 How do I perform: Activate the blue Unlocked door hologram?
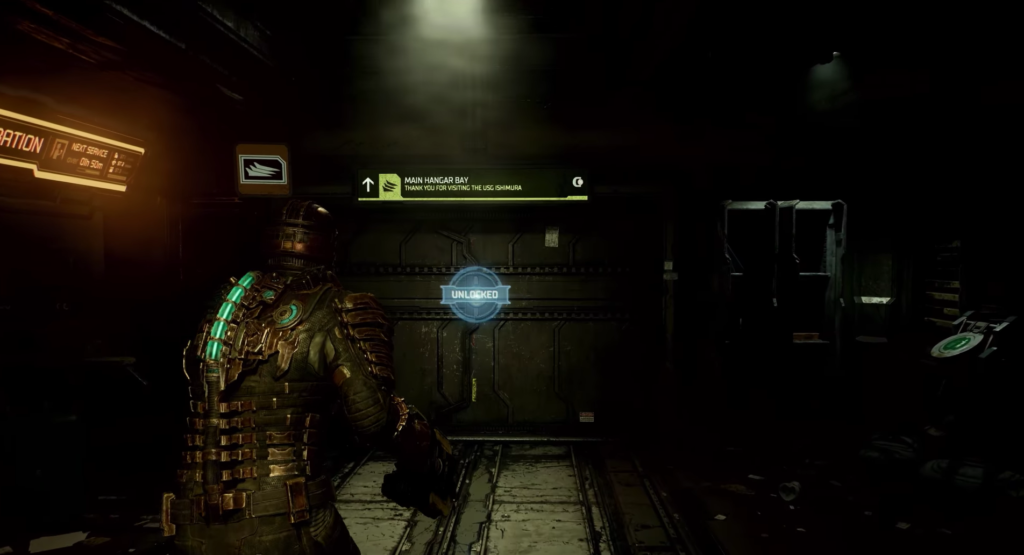pyautogui.click(x=475, y=294)
